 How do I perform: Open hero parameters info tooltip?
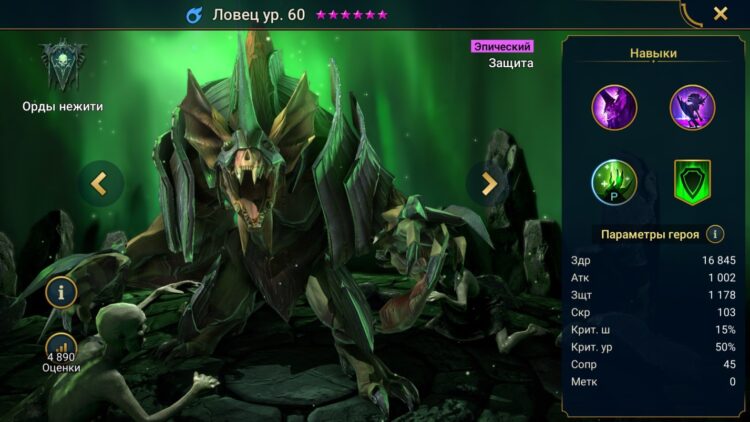tap(715, 234)
